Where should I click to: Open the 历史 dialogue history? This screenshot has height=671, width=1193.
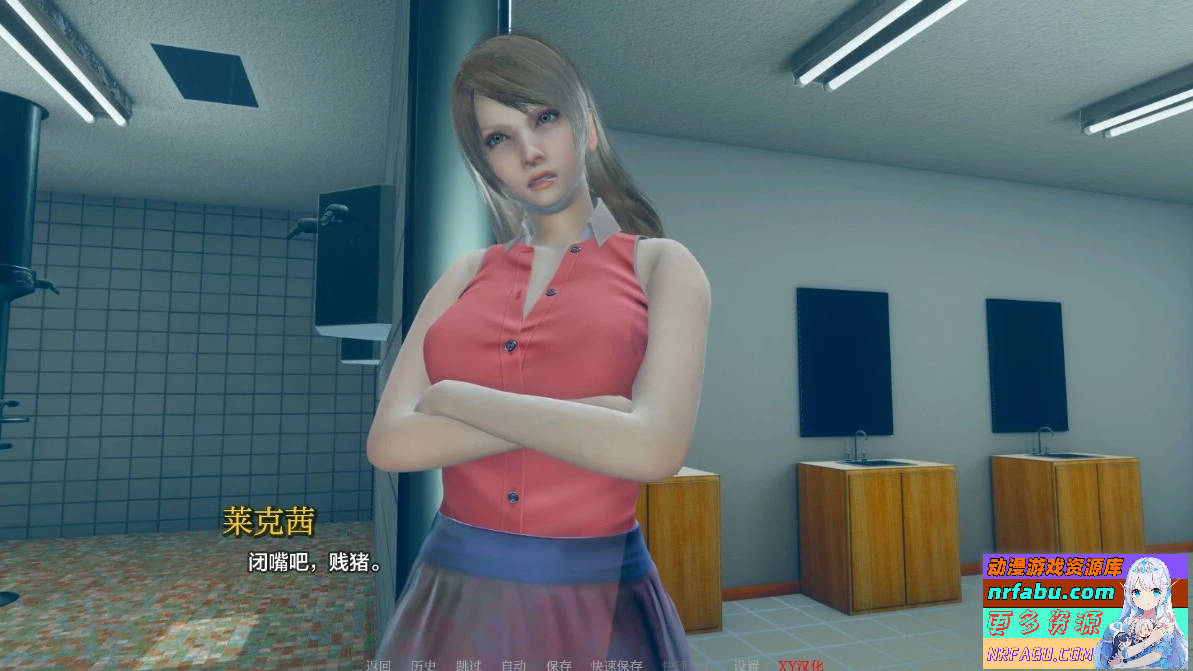tap(423, 665)
